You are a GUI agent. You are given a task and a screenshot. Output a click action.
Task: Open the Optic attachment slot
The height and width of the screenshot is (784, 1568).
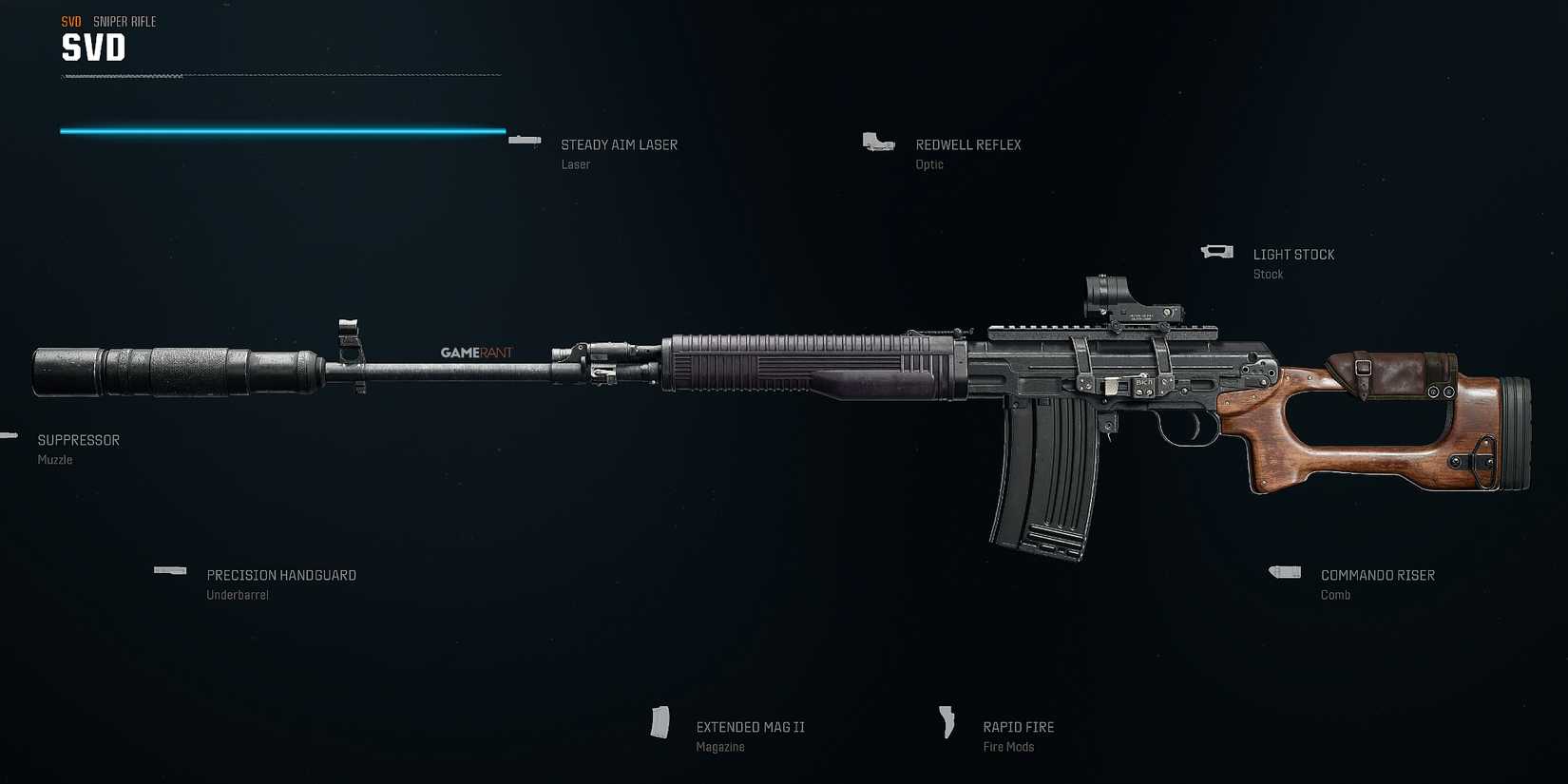928,164
